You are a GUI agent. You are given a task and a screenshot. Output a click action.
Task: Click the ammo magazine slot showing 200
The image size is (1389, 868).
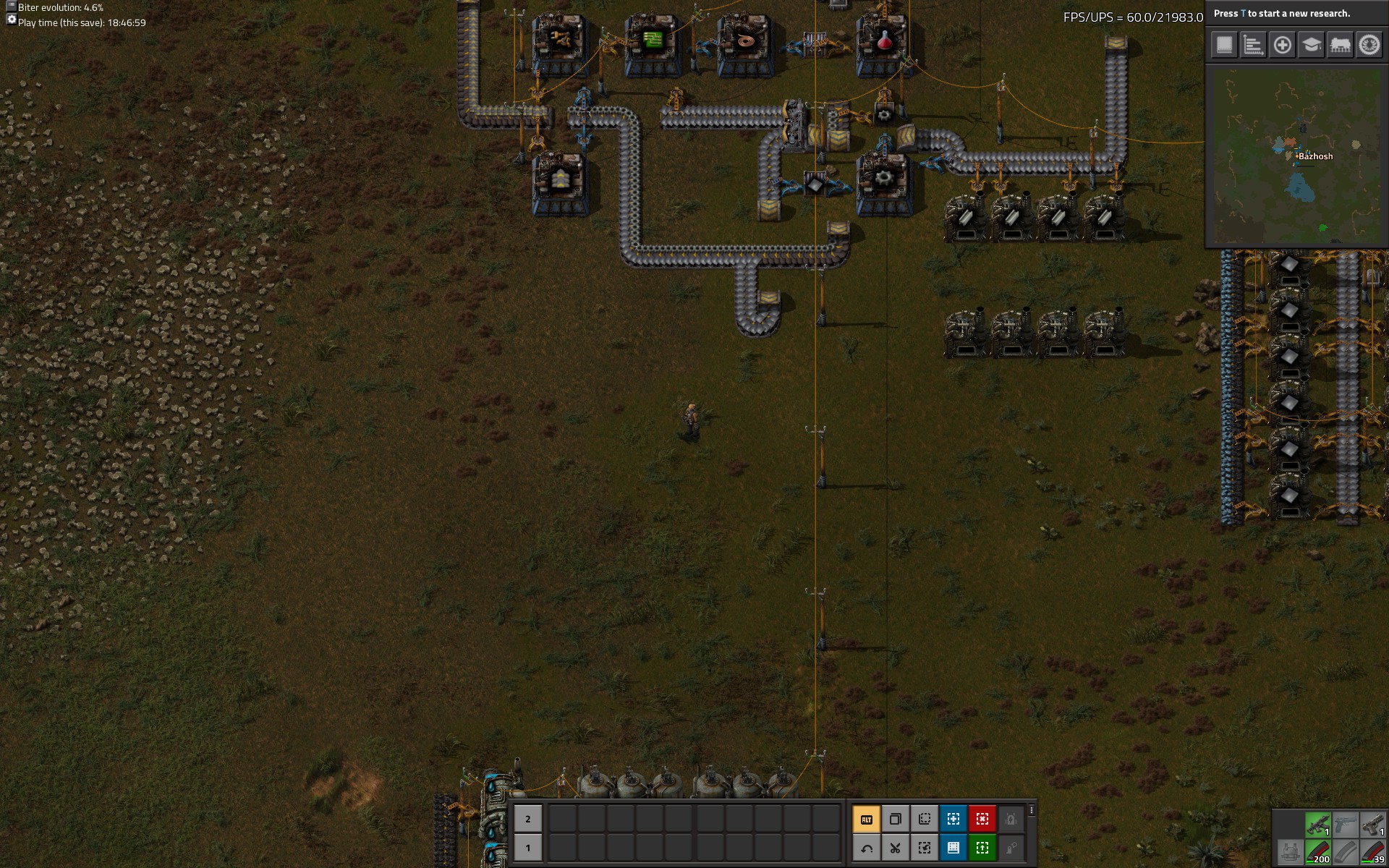(1317, 851)
